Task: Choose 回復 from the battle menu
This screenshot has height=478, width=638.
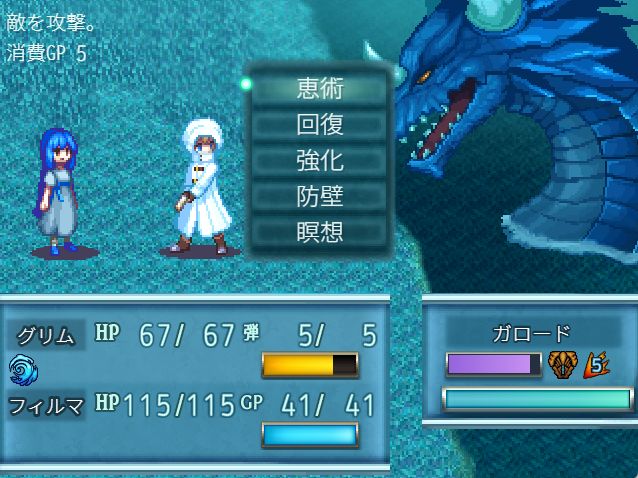Action: point(320,124)
